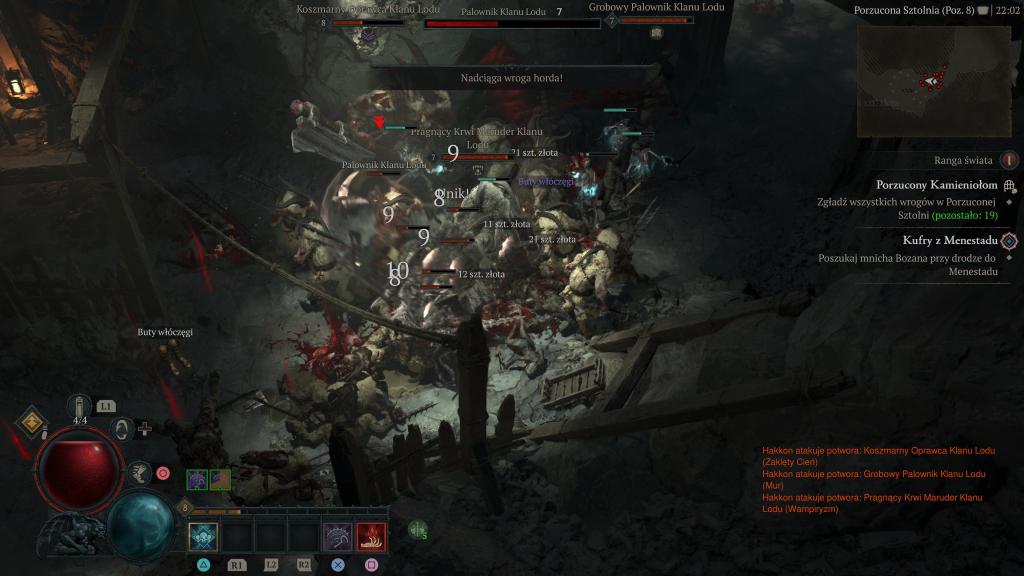Select the purple buff status icon

(x=197, y=480)
